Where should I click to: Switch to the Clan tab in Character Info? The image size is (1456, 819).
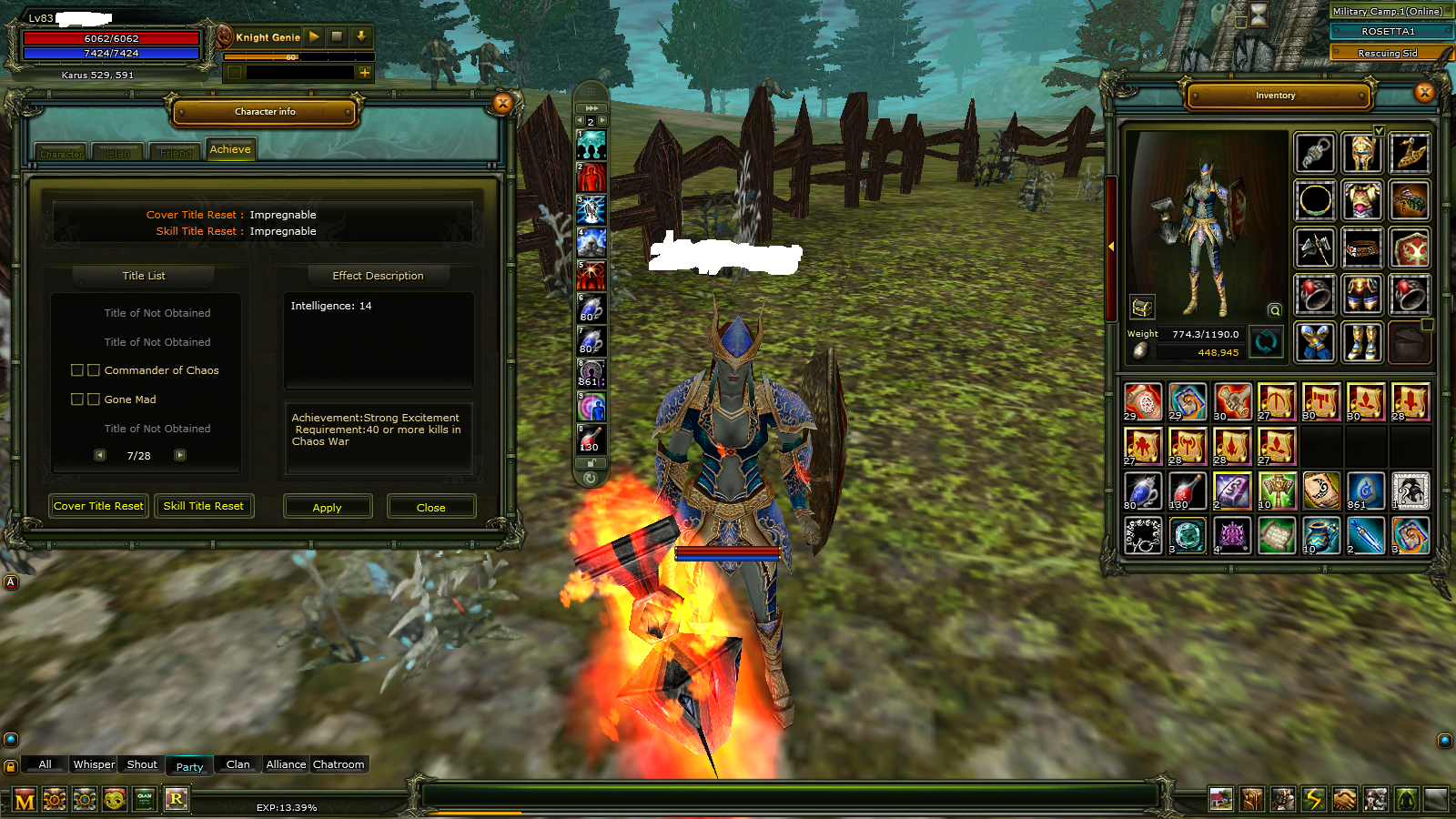tap(116, 152)
